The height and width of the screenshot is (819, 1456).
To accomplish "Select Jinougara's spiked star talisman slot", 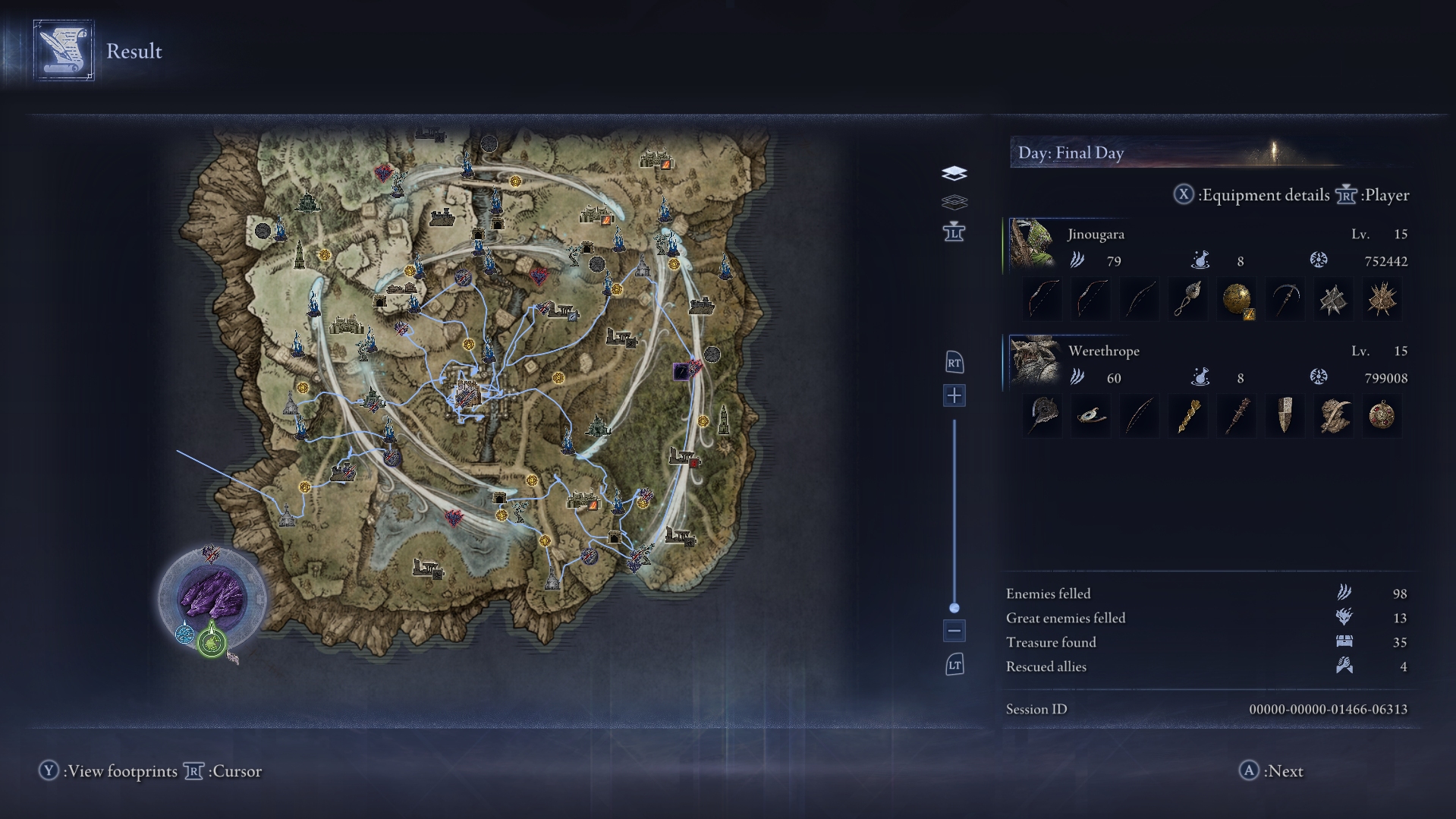I will 1382,299.
